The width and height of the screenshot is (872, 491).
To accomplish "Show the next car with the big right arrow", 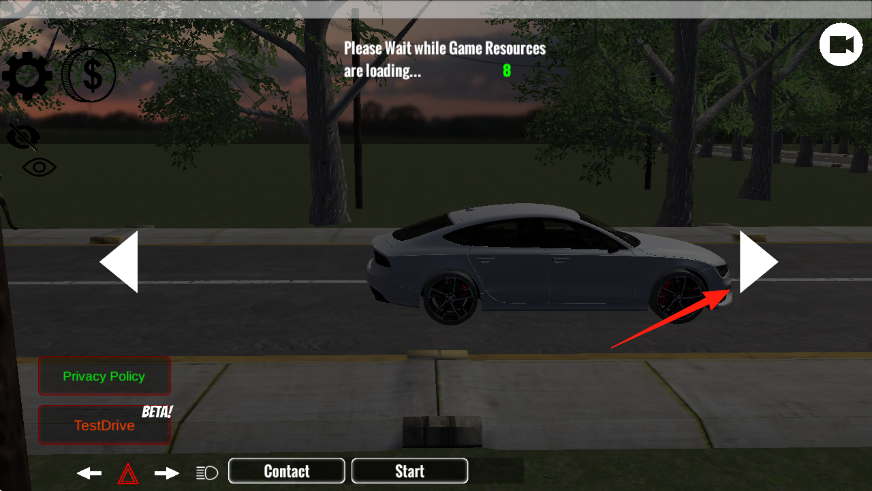I will (x=757, y=262).
